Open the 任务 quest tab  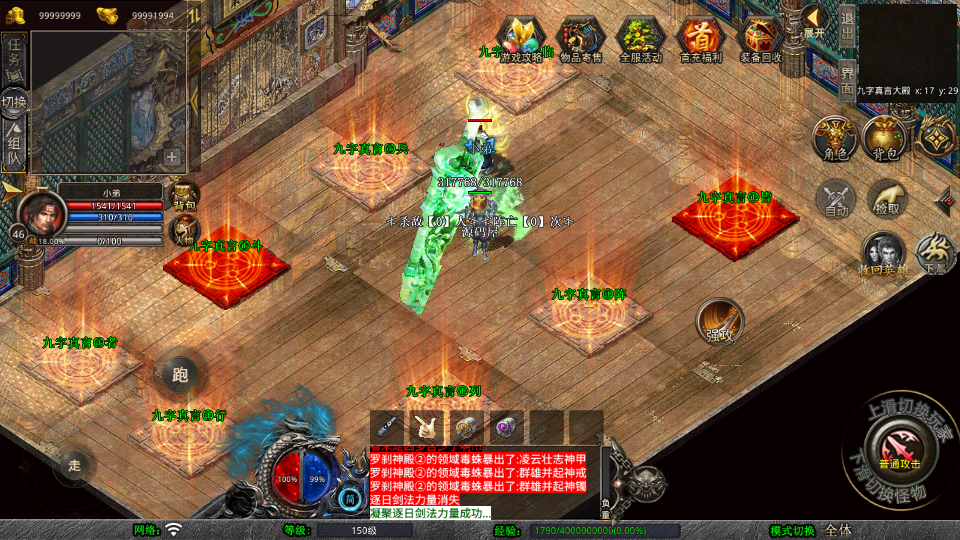point(15,53)
